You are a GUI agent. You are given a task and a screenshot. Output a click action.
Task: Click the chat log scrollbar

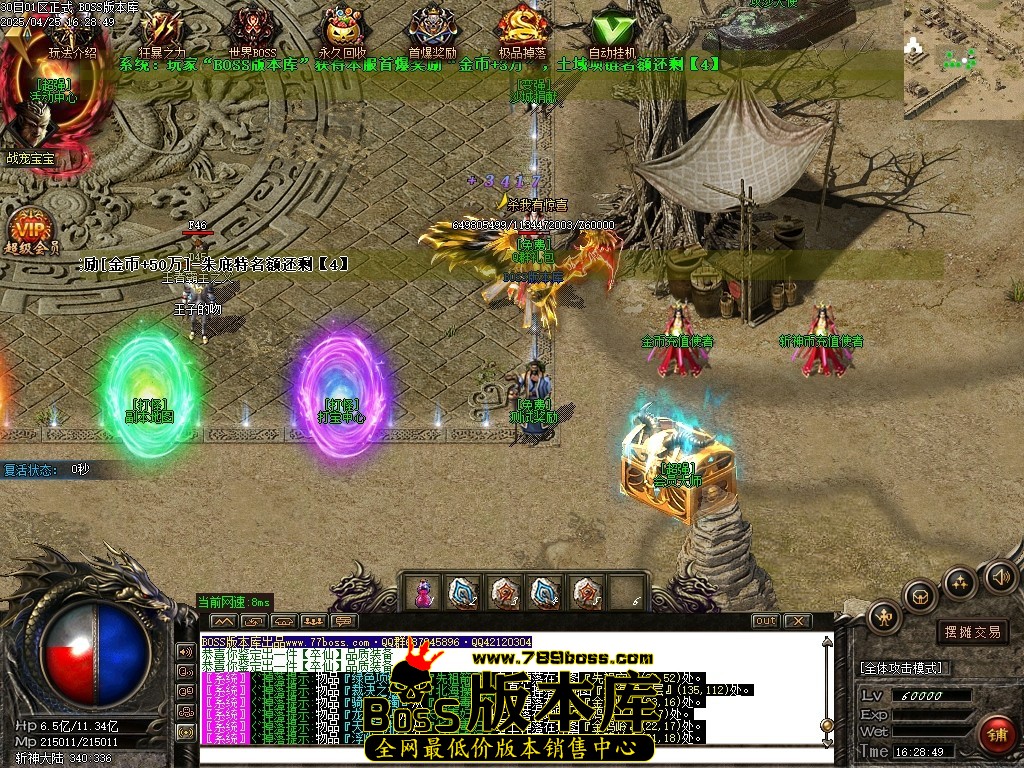click(826, 690)
